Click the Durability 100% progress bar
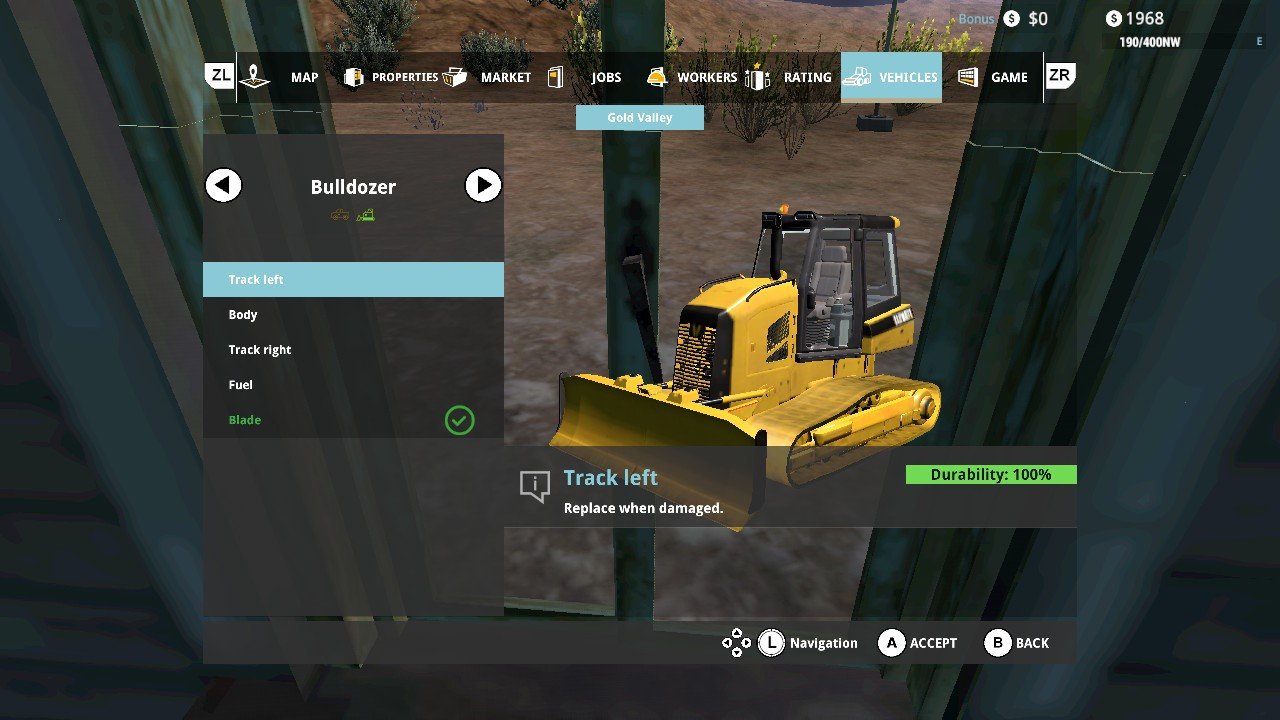This screenshot has width=1280, height=720. click(989, 474)
